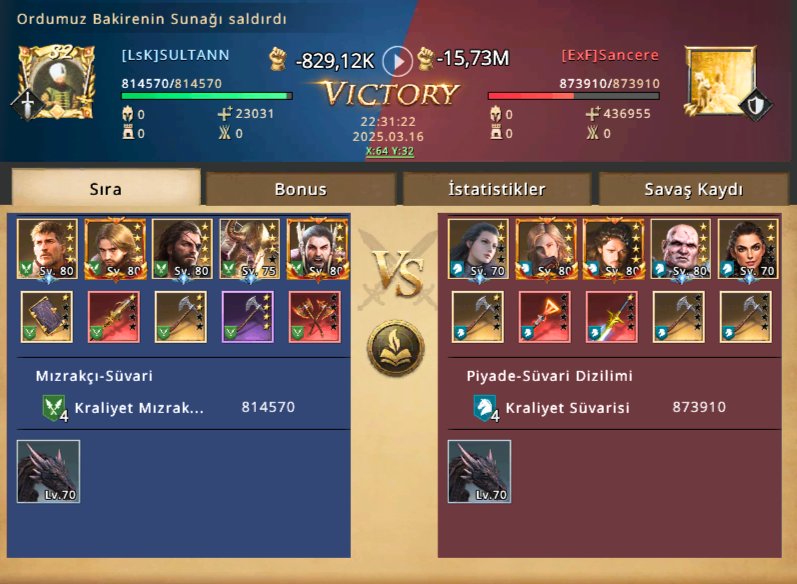
Task: Click the round flame emblem between armies
Action: pyautogui.click(x=396, y=349)
